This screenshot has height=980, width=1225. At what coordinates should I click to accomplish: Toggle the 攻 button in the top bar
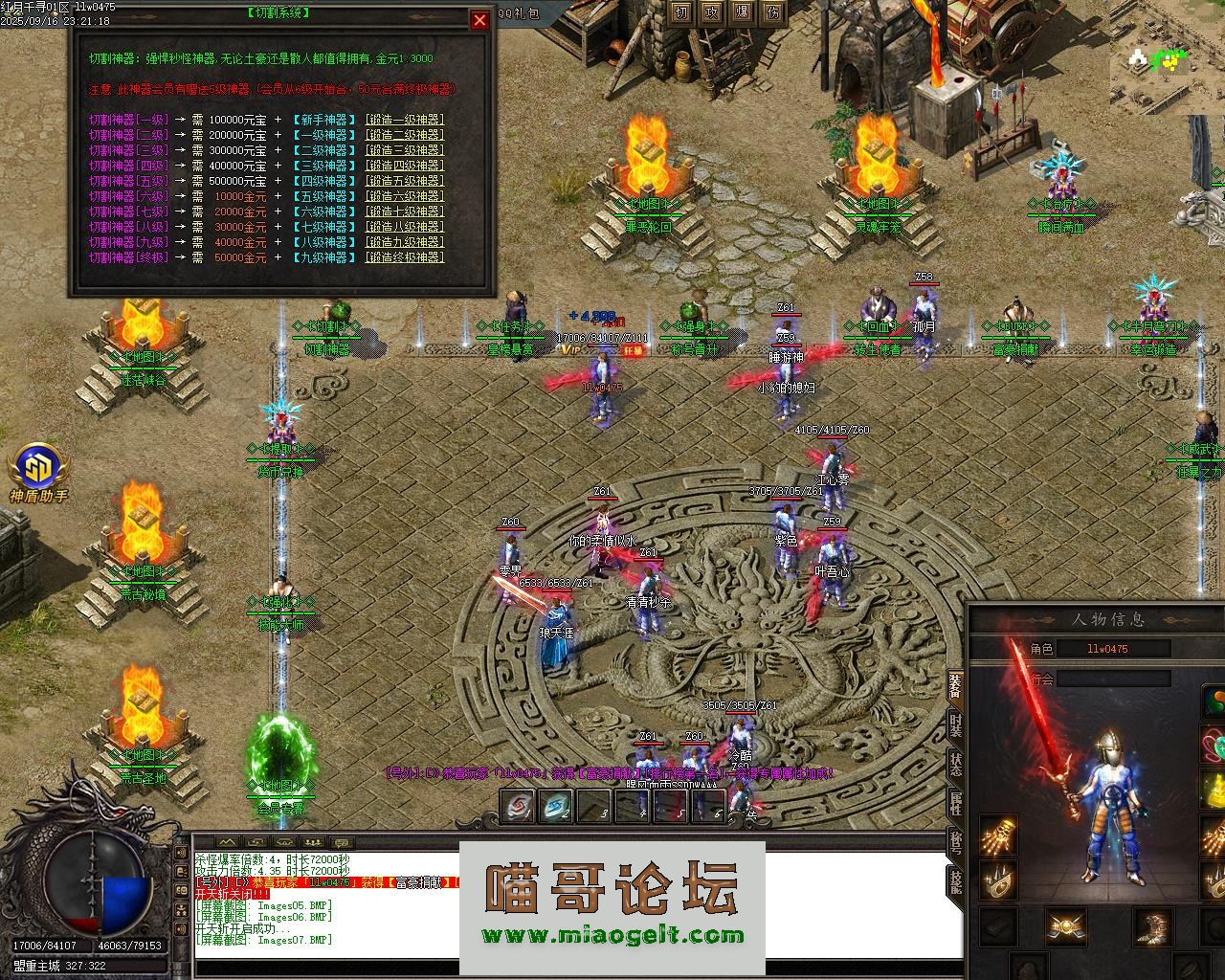tap(711, 12)
